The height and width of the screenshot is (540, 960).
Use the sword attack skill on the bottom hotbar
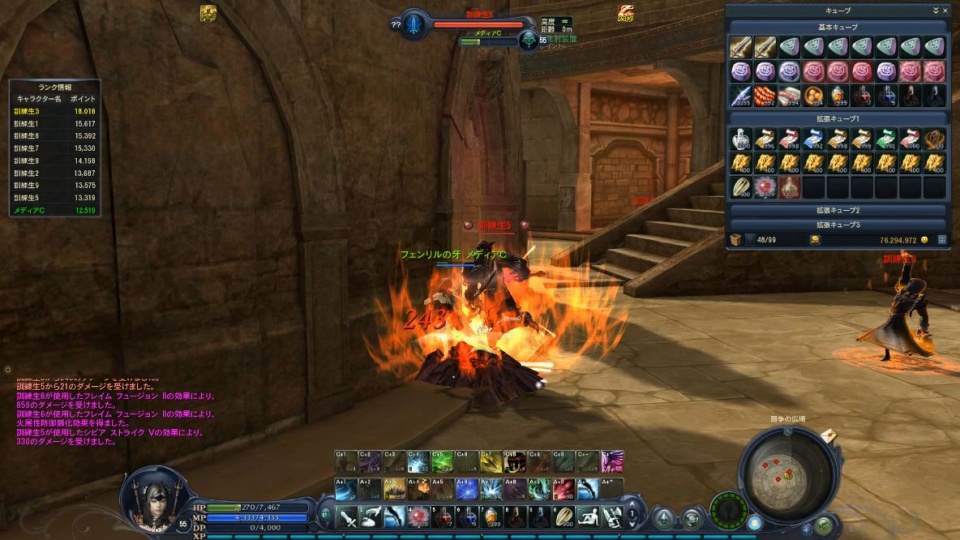coord(347,516)
